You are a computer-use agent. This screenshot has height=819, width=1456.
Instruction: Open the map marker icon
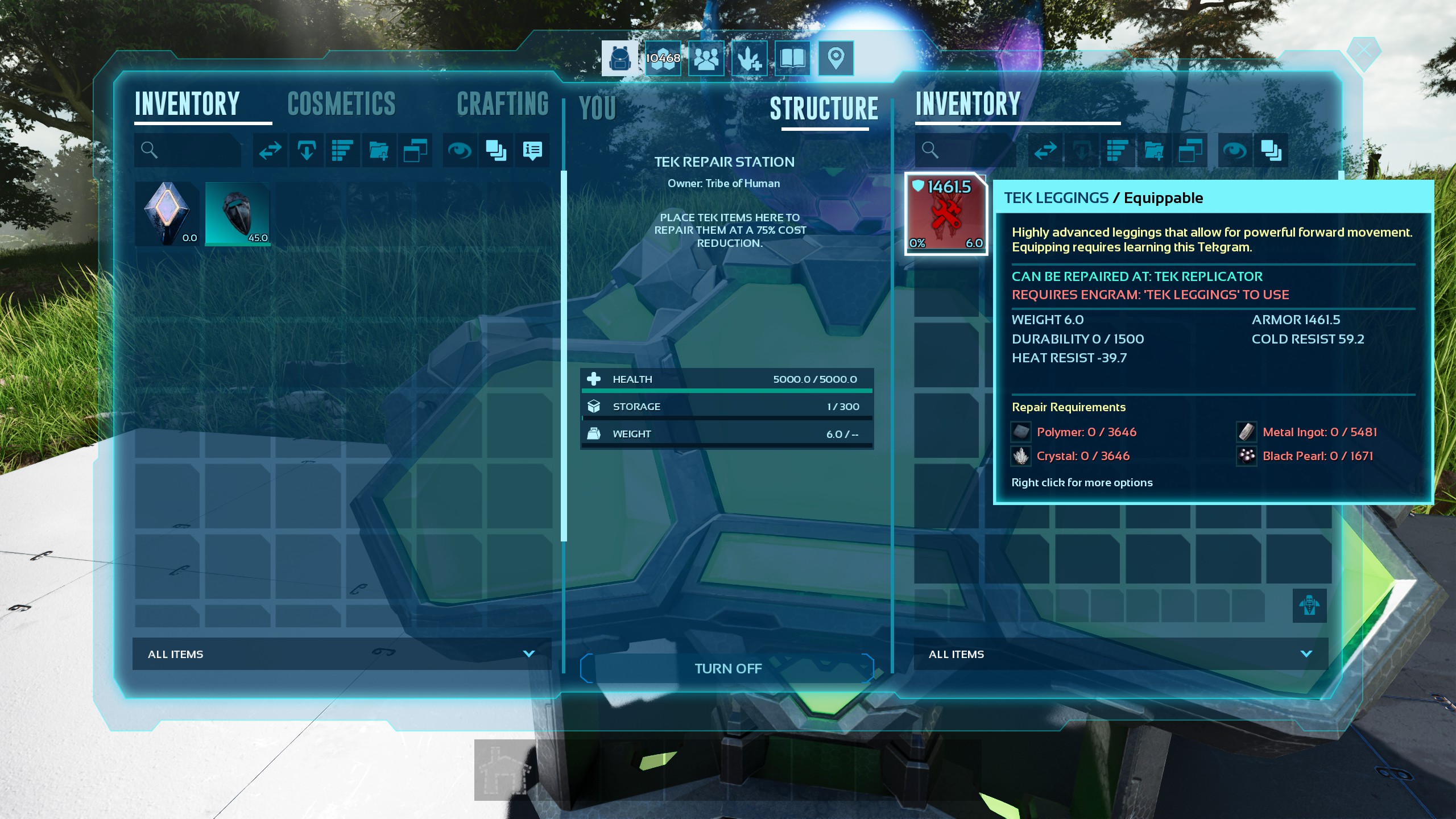[835, 58]
